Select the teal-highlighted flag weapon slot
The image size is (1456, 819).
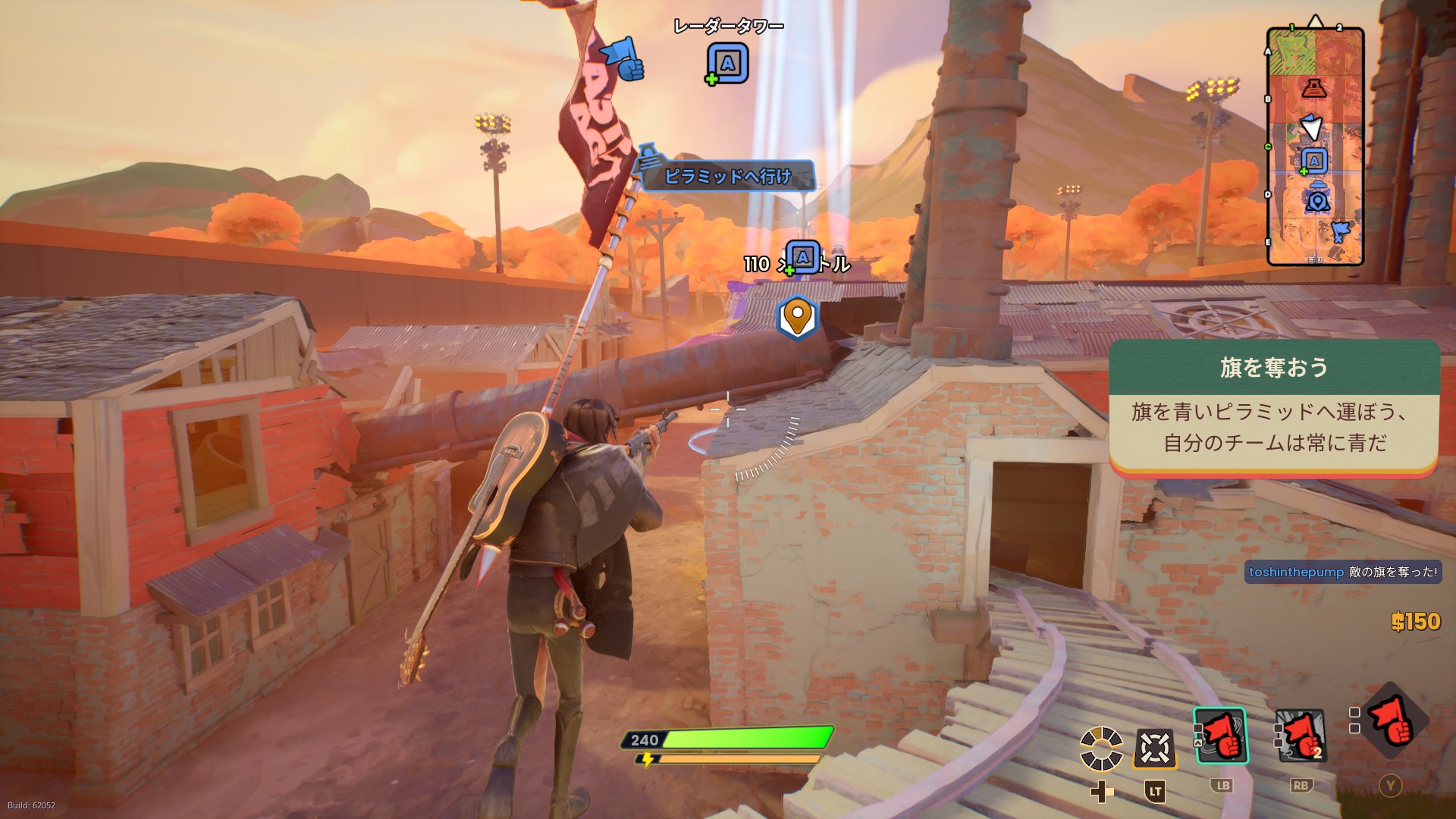1220,735
